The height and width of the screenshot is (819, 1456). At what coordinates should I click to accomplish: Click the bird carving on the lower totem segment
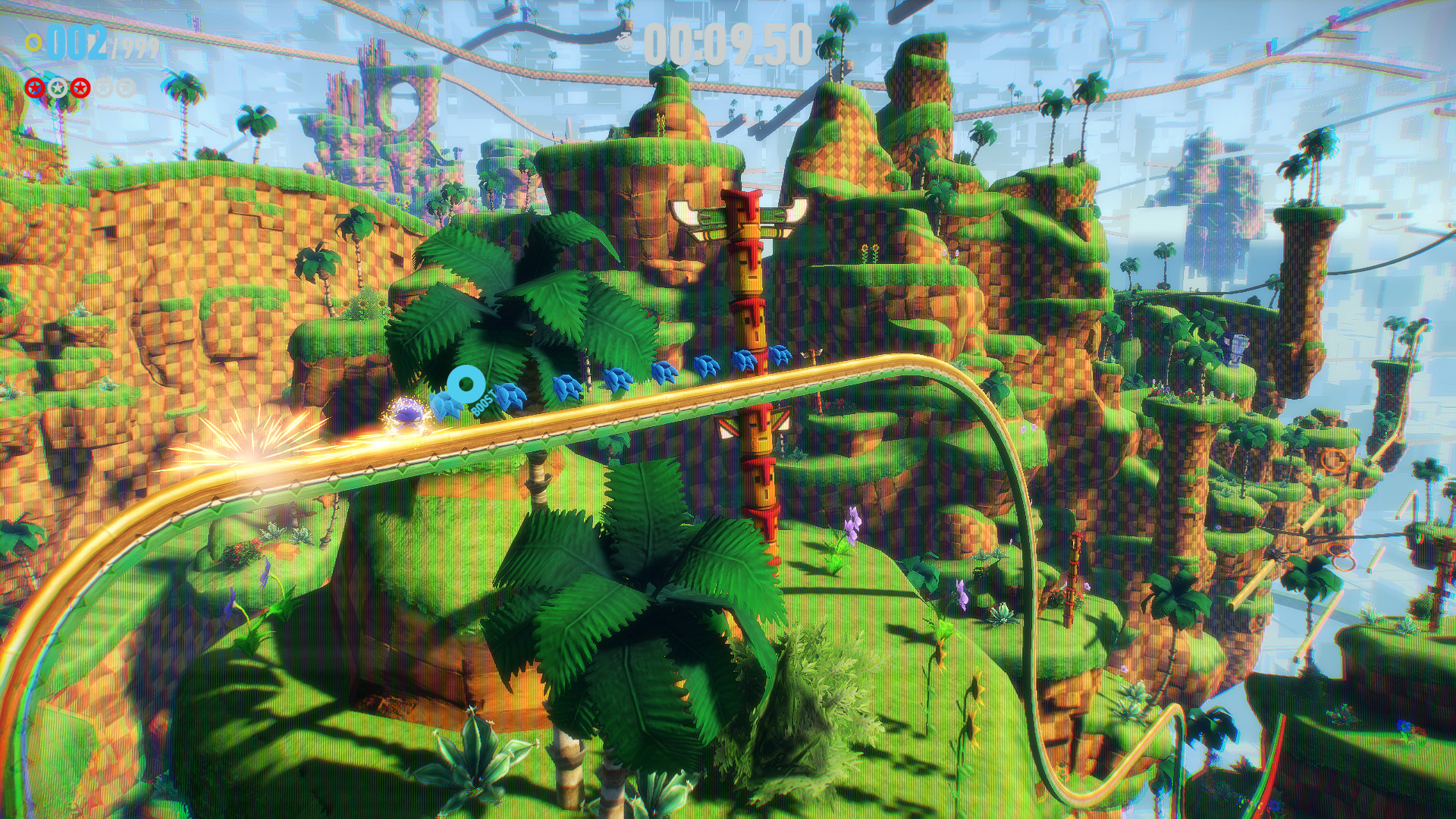758,426
